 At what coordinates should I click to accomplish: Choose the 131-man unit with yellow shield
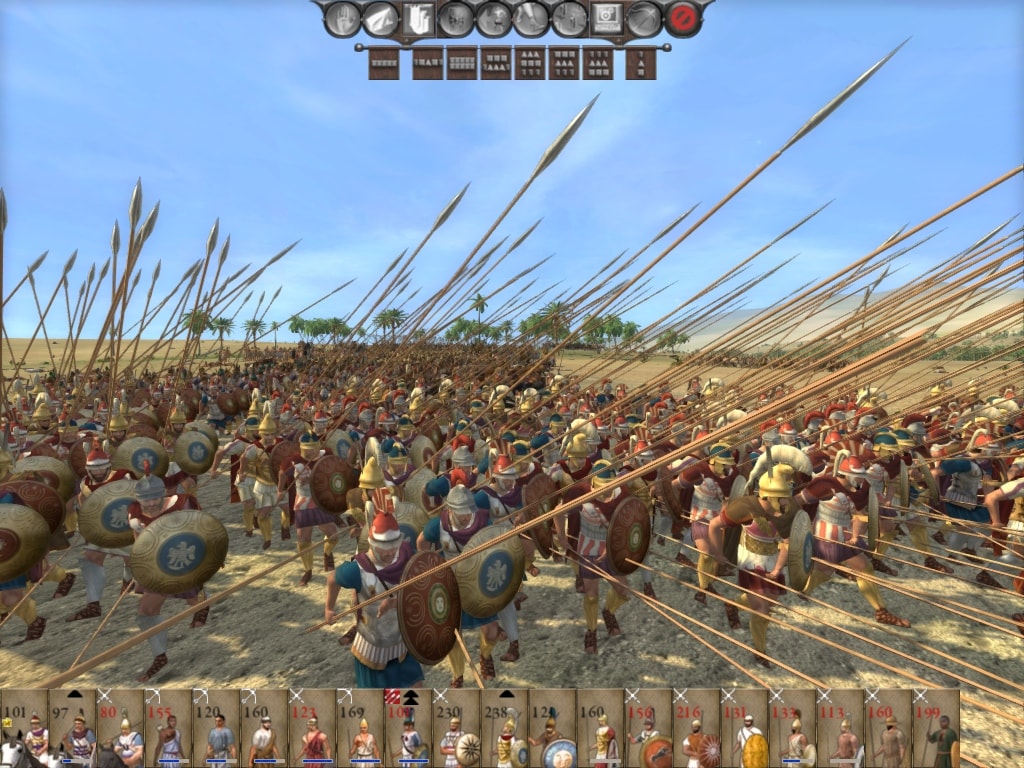click(x=744, y=728)
